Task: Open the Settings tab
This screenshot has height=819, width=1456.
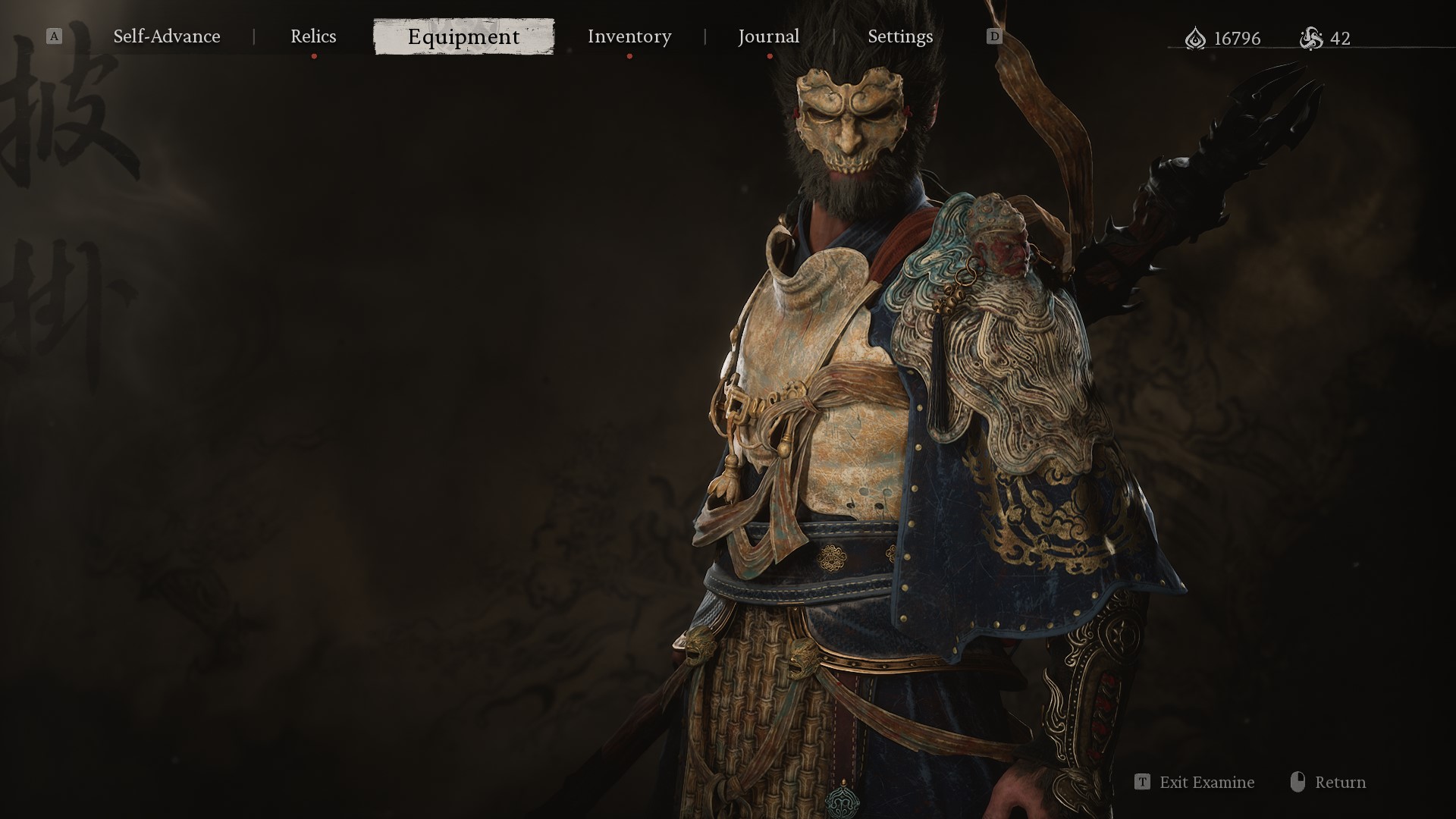Action: pos(900,36)
